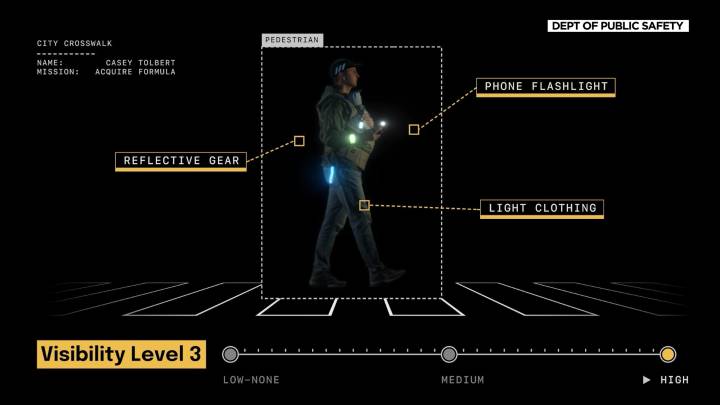The image size is (720, 405).
Task: Click the Visibility Level 3 banner
Action: (x=121, y=354)
